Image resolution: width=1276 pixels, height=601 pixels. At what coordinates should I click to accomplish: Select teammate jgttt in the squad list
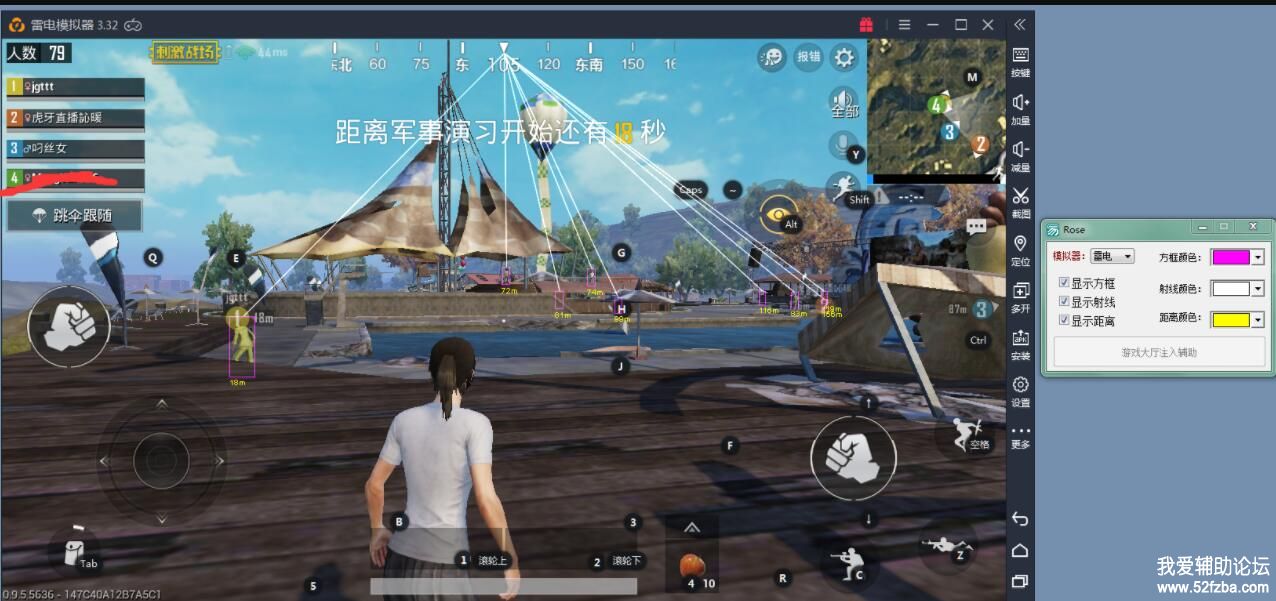(x=76, y=87)
